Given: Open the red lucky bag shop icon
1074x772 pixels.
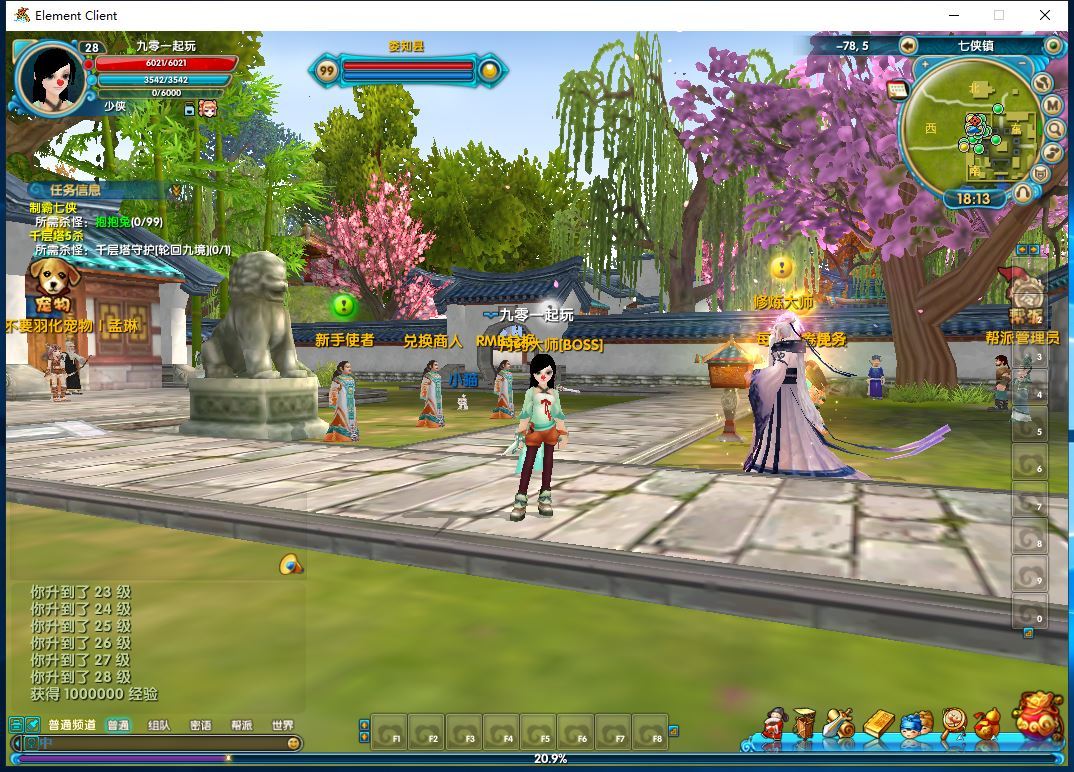Looking at the screenshot, I should [x=1037, y=716].
